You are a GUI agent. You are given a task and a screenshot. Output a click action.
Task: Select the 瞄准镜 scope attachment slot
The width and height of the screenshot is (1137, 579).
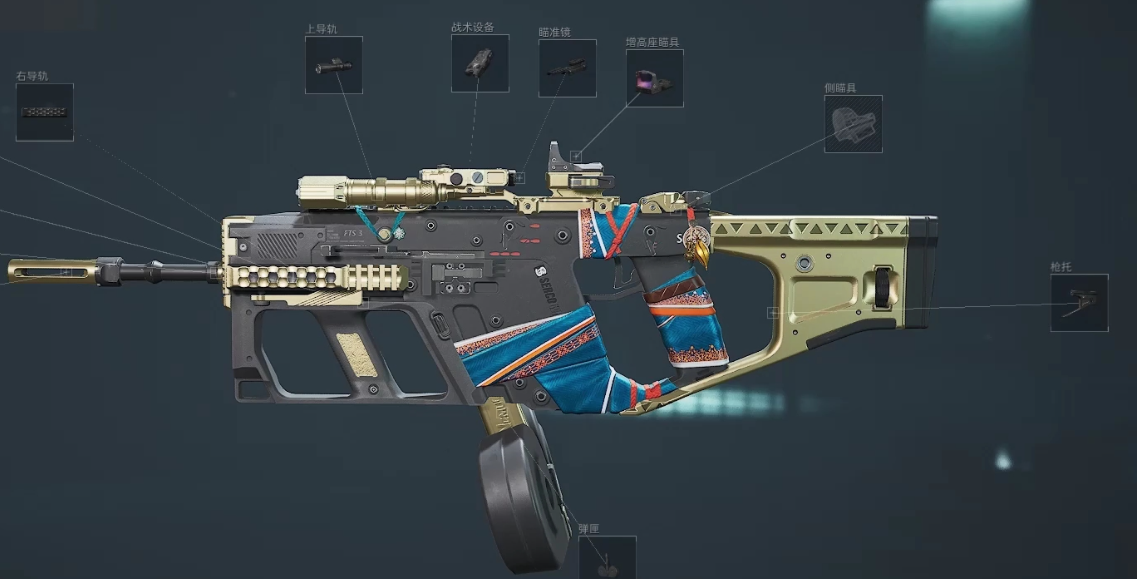(x=567, y=68)
